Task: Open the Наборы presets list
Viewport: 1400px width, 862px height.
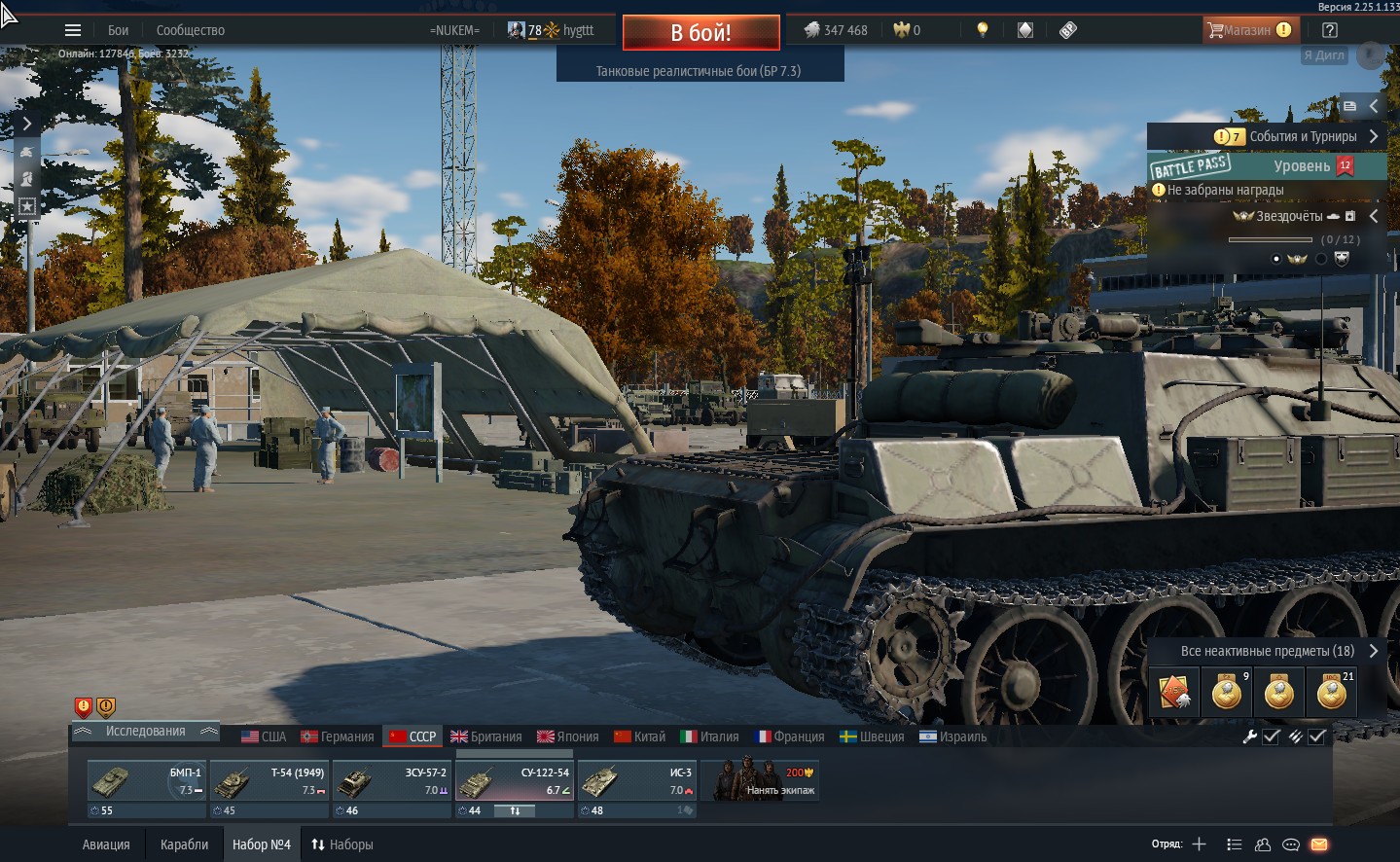Action: point(341,844)
